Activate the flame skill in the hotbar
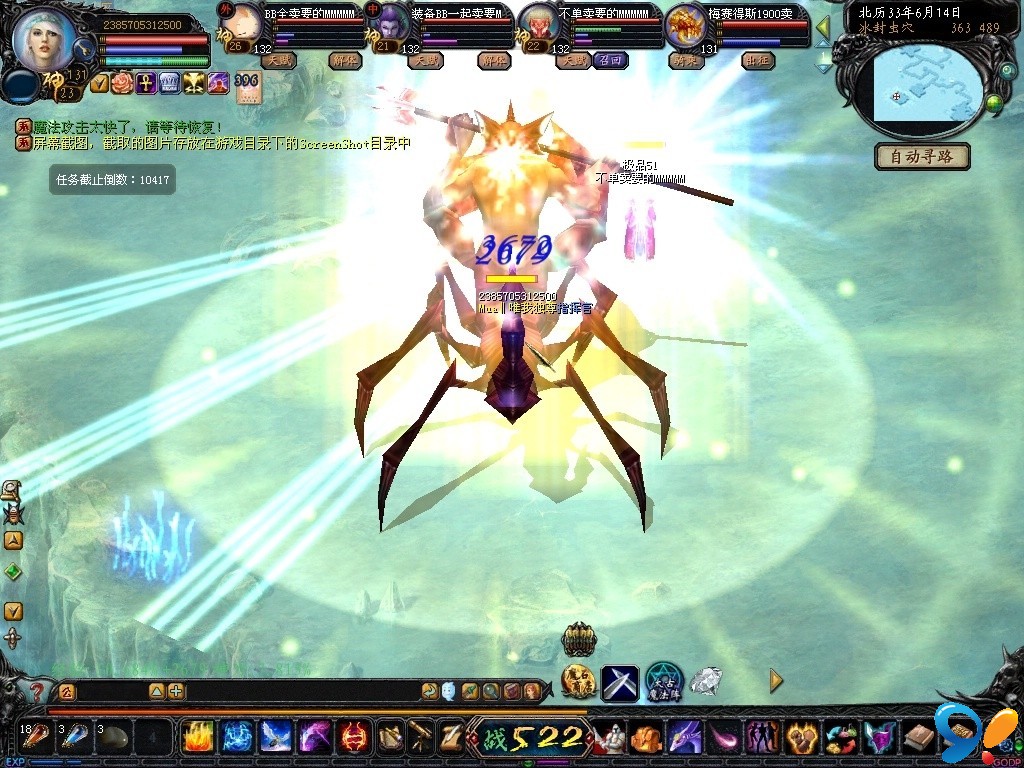Viewport: 1024px width, 768px height. (x=196, y=737)
